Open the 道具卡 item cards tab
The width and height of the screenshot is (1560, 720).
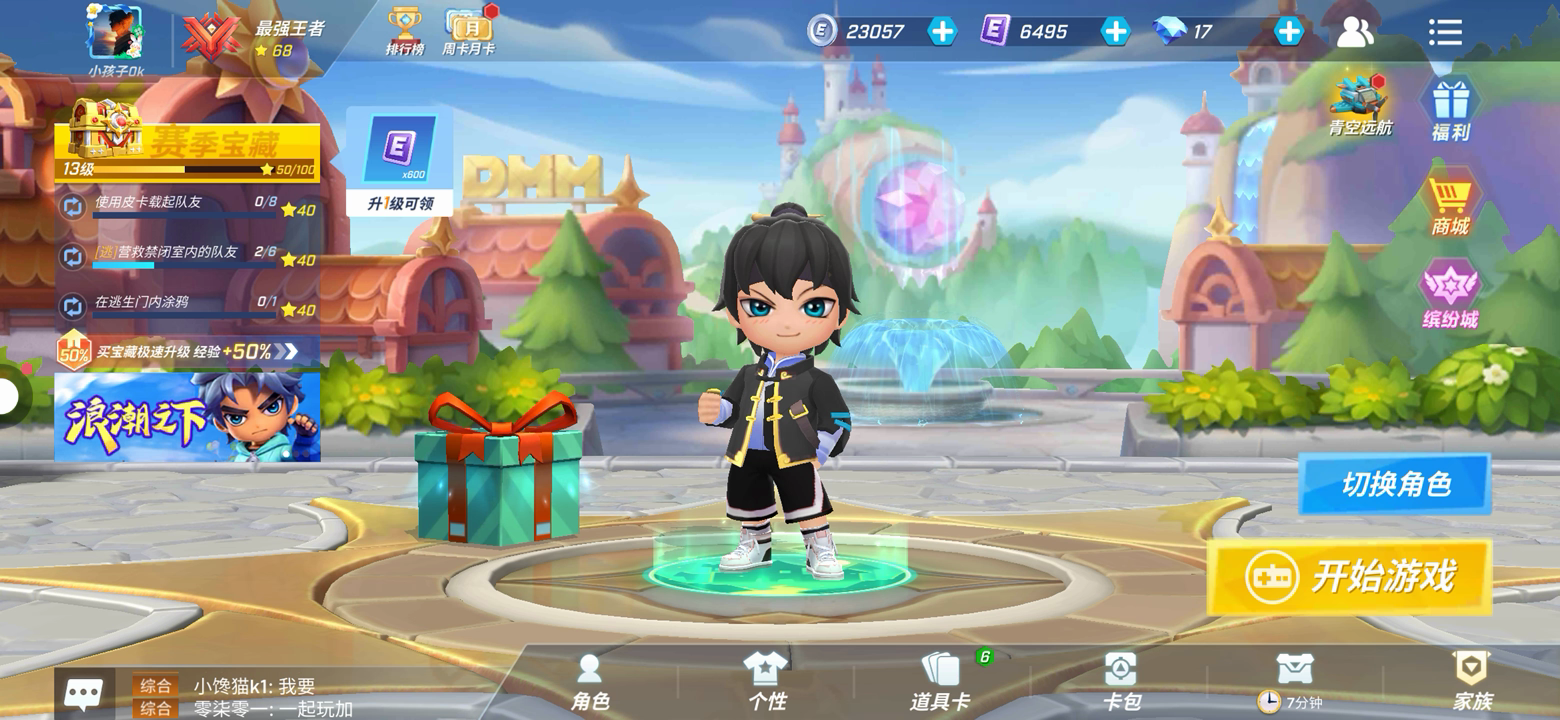pos(940,682)
